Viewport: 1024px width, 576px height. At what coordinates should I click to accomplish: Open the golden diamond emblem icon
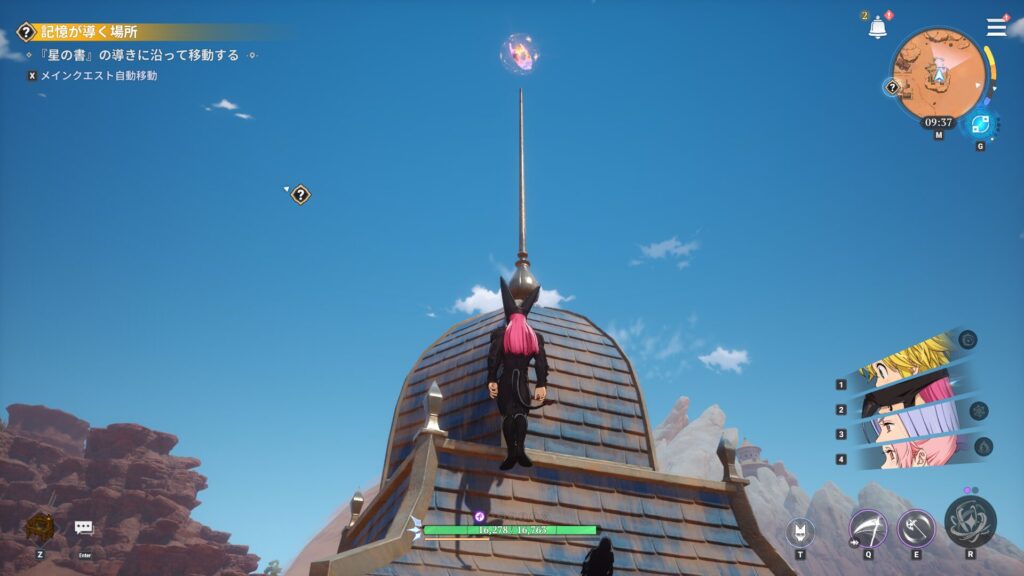(x=39, y=528)
